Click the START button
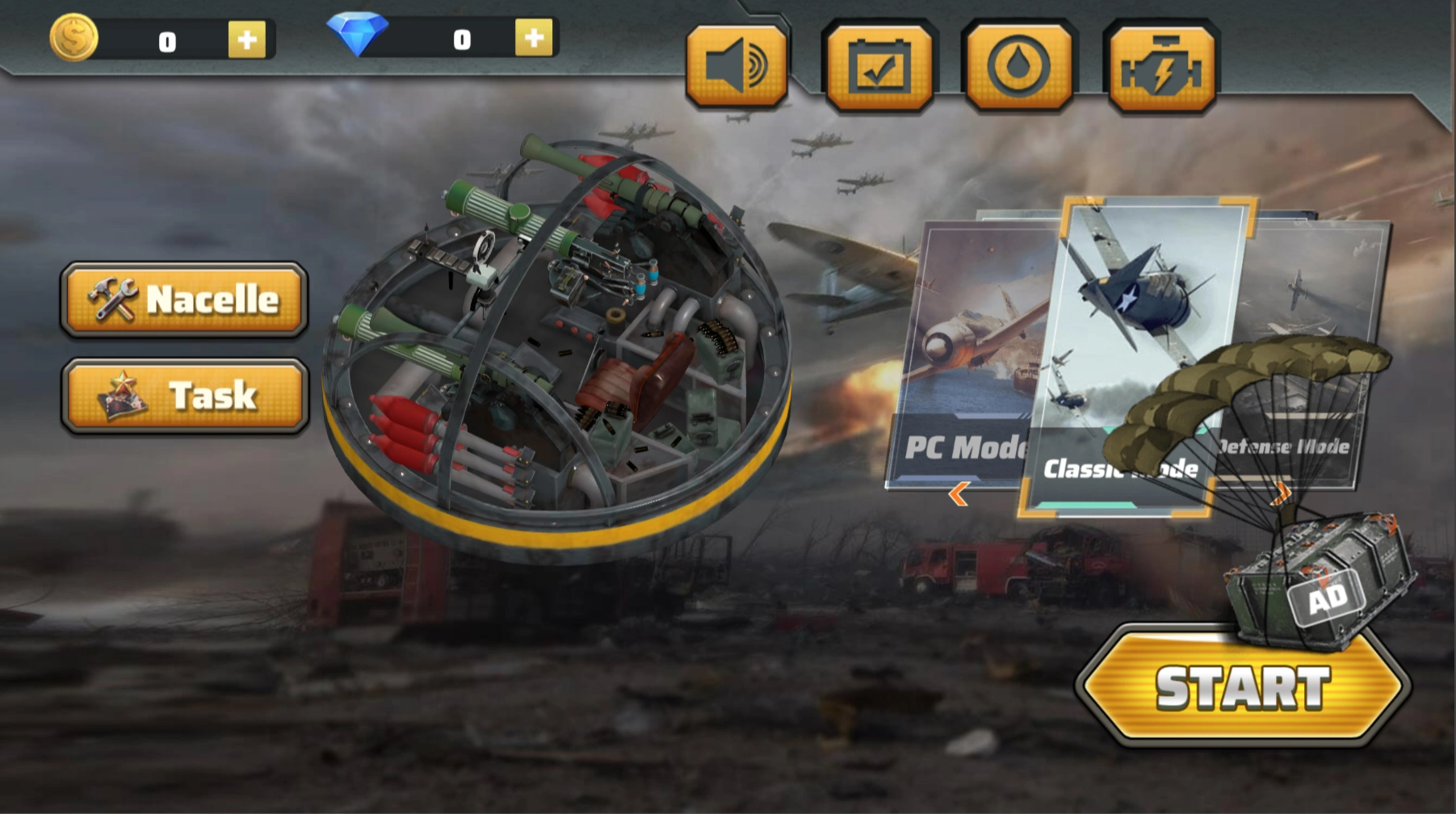 point(1242,687)
